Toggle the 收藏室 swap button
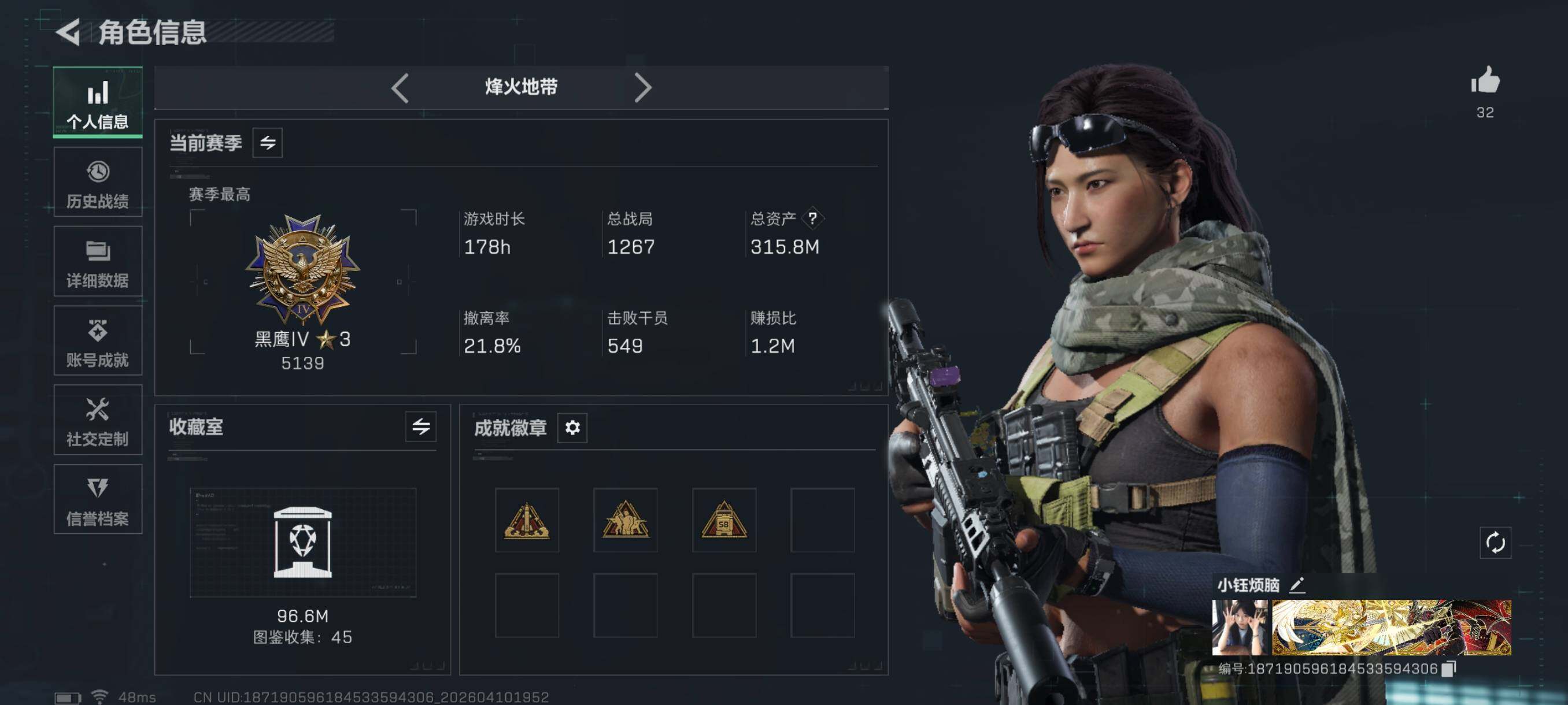This screenshot has width=1568, height=705. (420, 426)
